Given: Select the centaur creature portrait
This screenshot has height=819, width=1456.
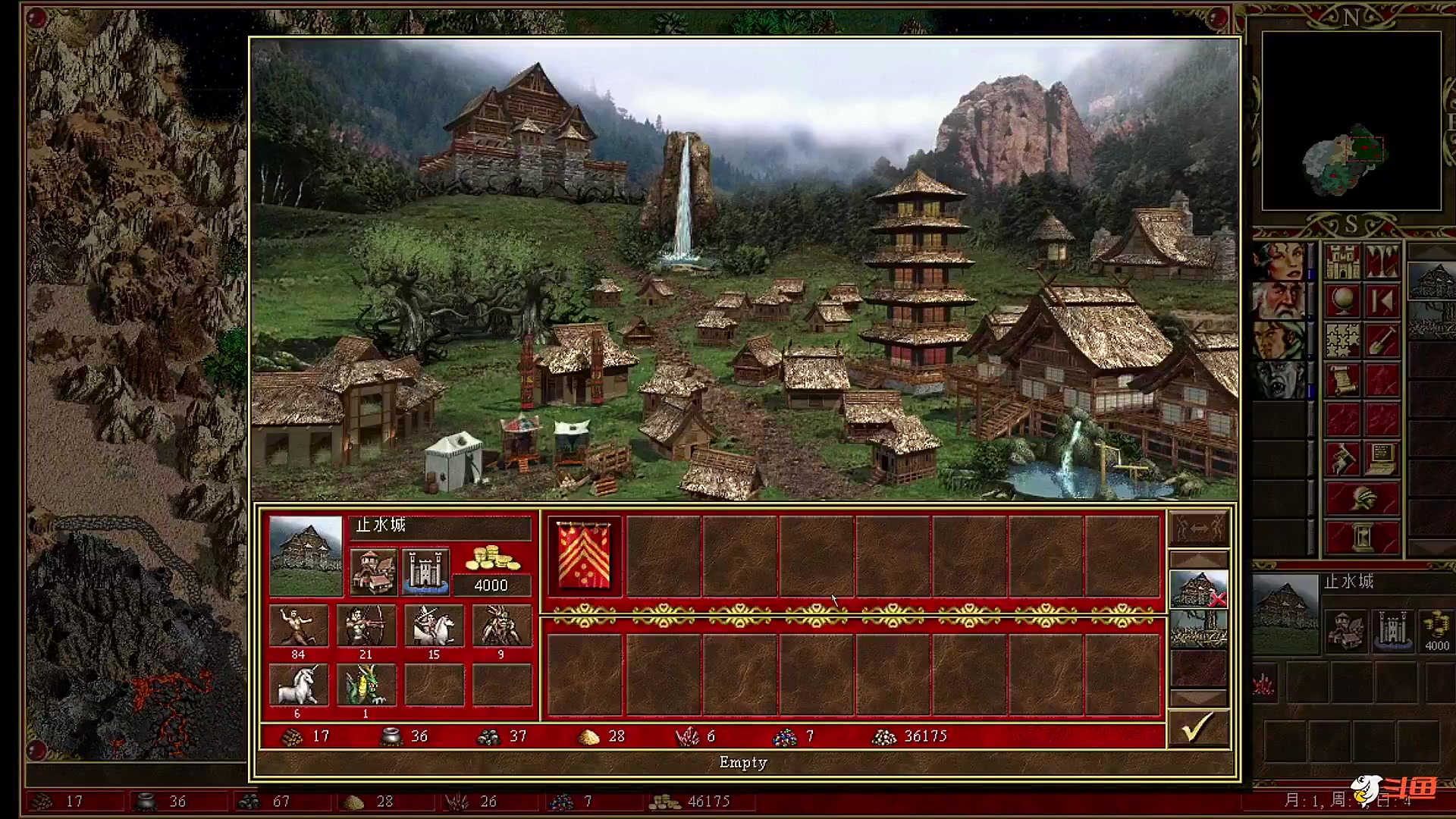Looking at the screenshot, I should point(298,626).
